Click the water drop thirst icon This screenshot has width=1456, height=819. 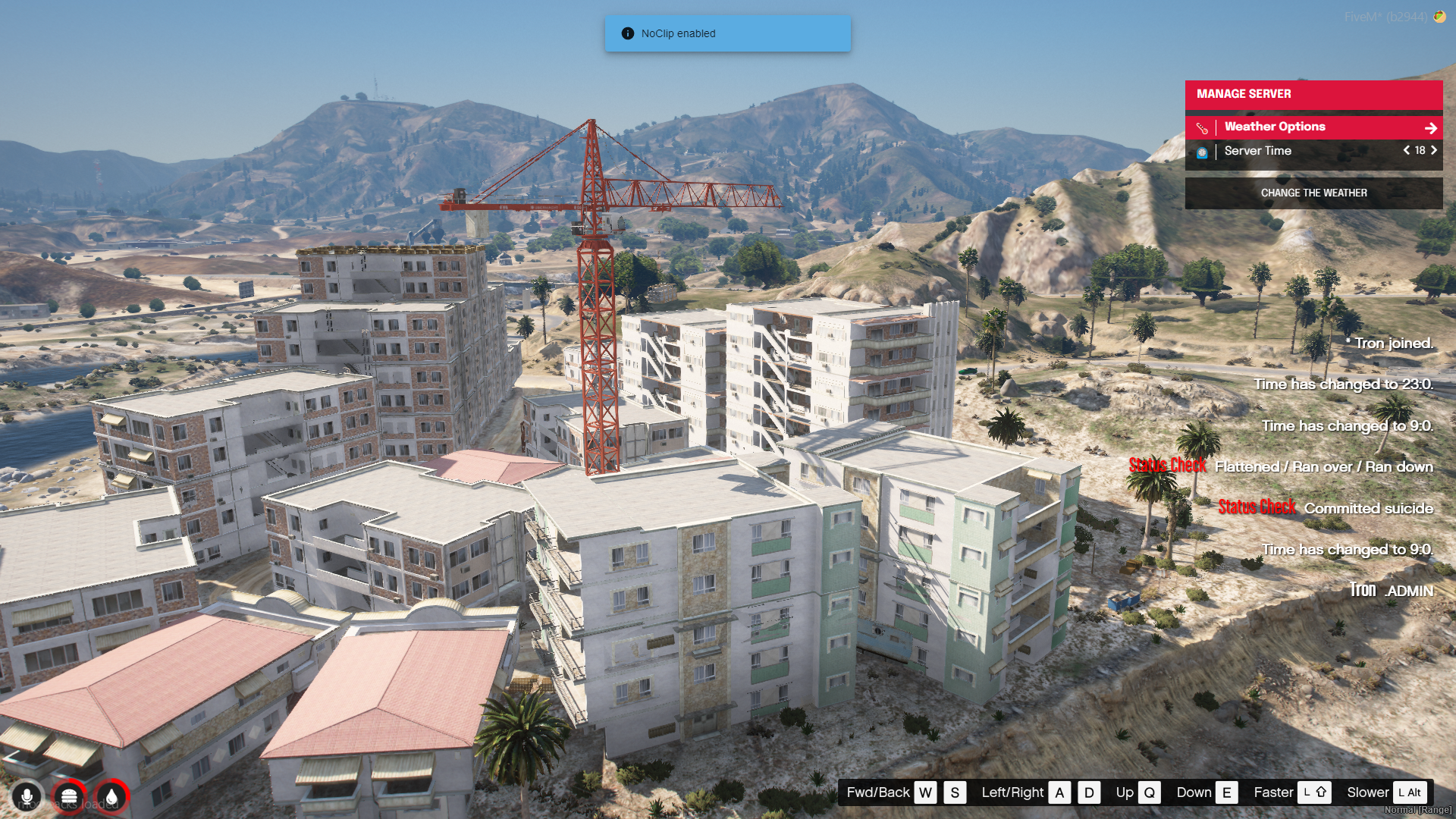pyautogui.click(x=111, y=797)
